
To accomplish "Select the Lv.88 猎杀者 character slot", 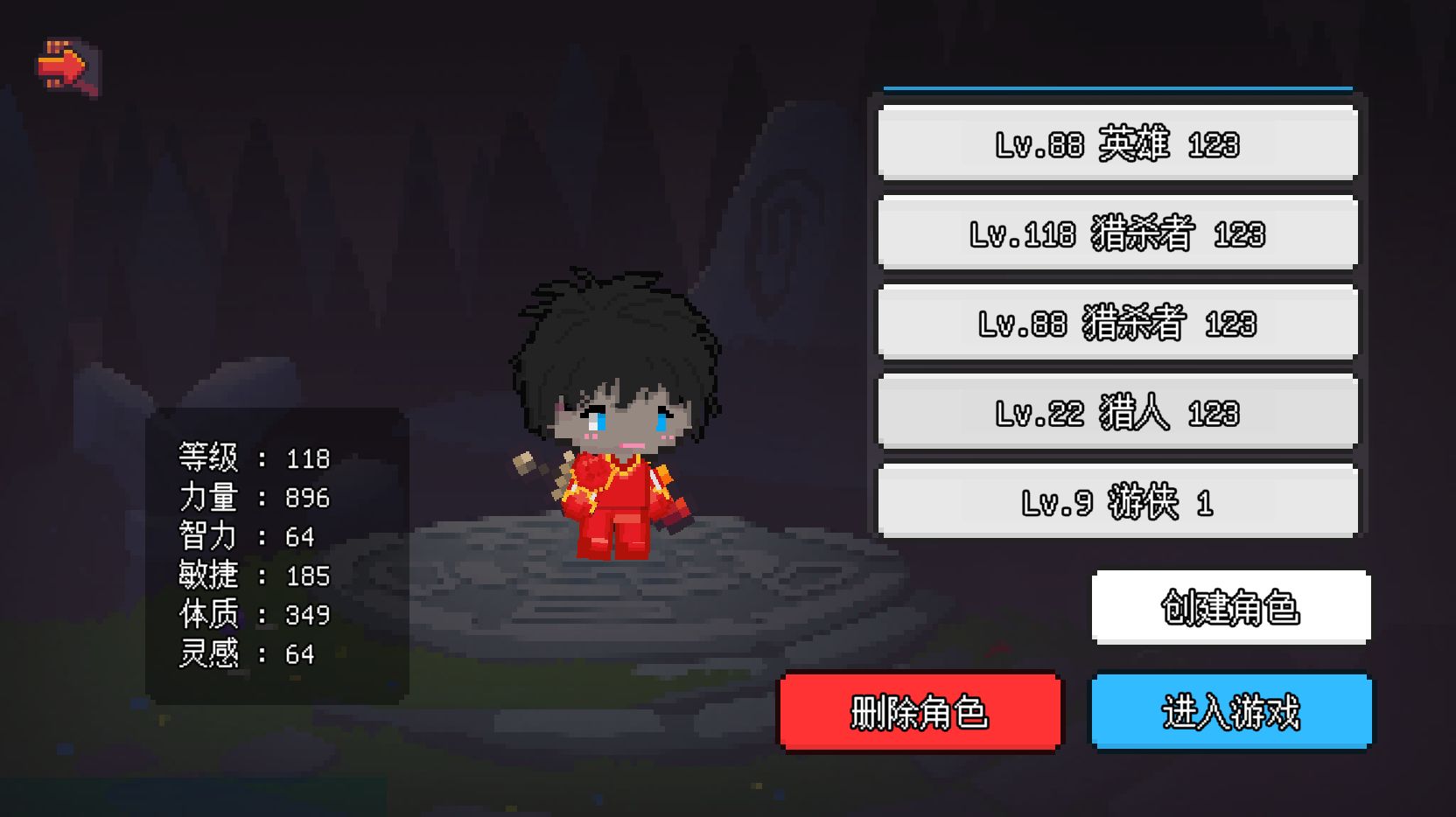I will tap(1118, 322).
